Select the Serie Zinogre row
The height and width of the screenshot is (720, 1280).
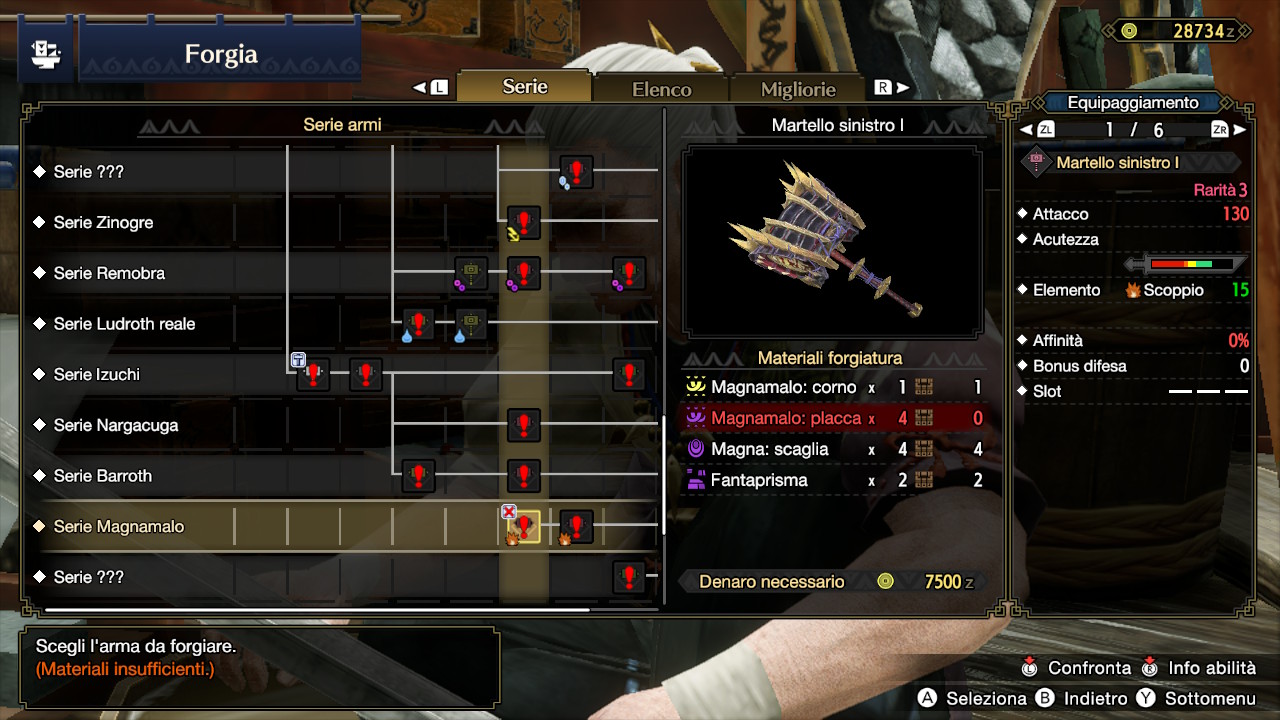(x=104, y=223)
